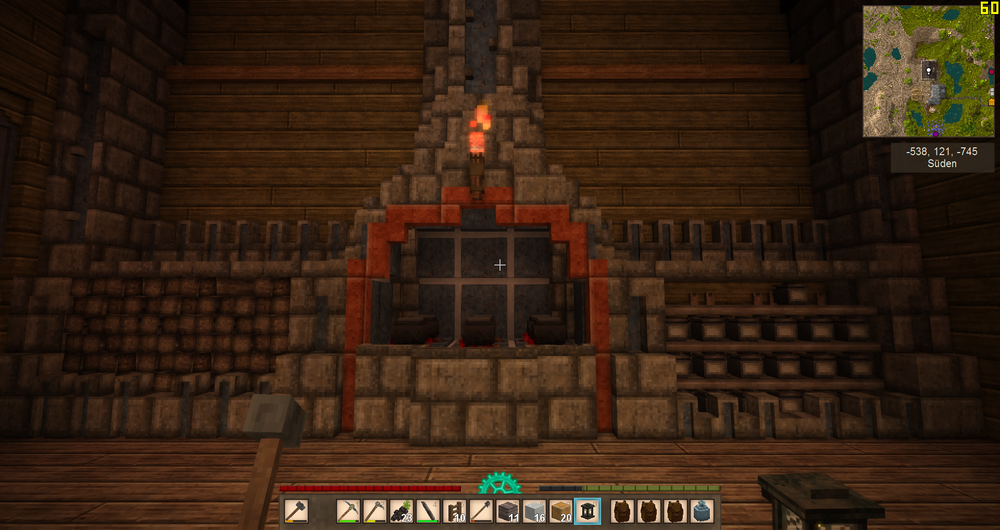Click the purple waypoint marker on the minimap
1000x530 pixels.
point(935,132)
